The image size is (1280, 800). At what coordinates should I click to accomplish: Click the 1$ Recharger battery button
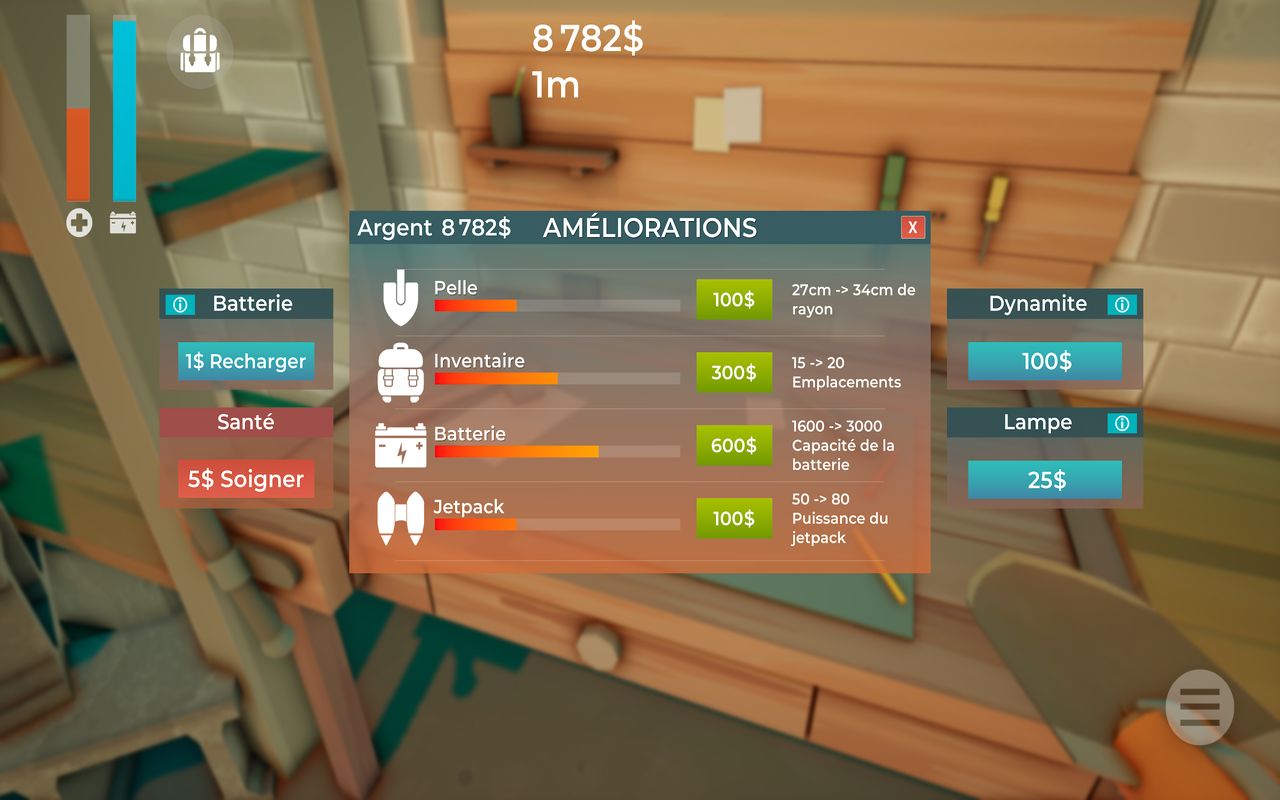pyautogui.click(x=246, y=361)
